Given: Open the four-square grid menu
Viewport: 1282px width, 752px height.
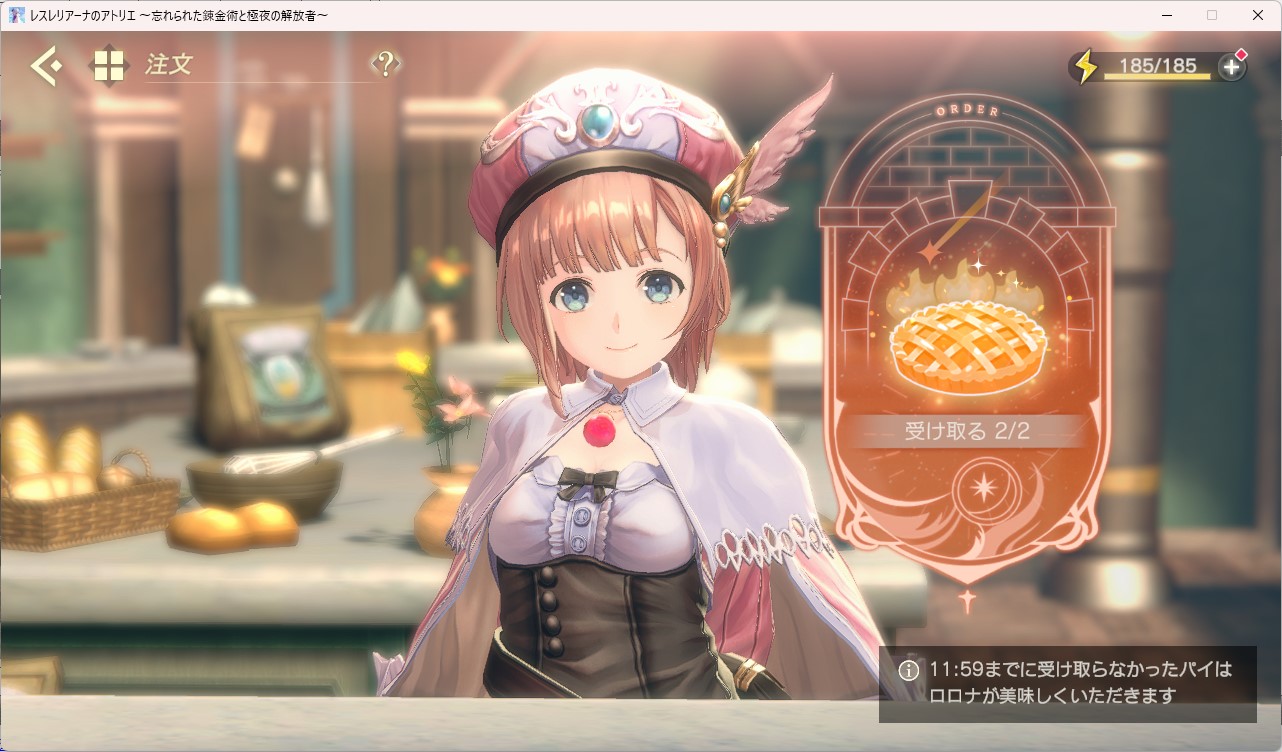Looking at the screenshot, I should pyautogui.click(x=109, y=66).
